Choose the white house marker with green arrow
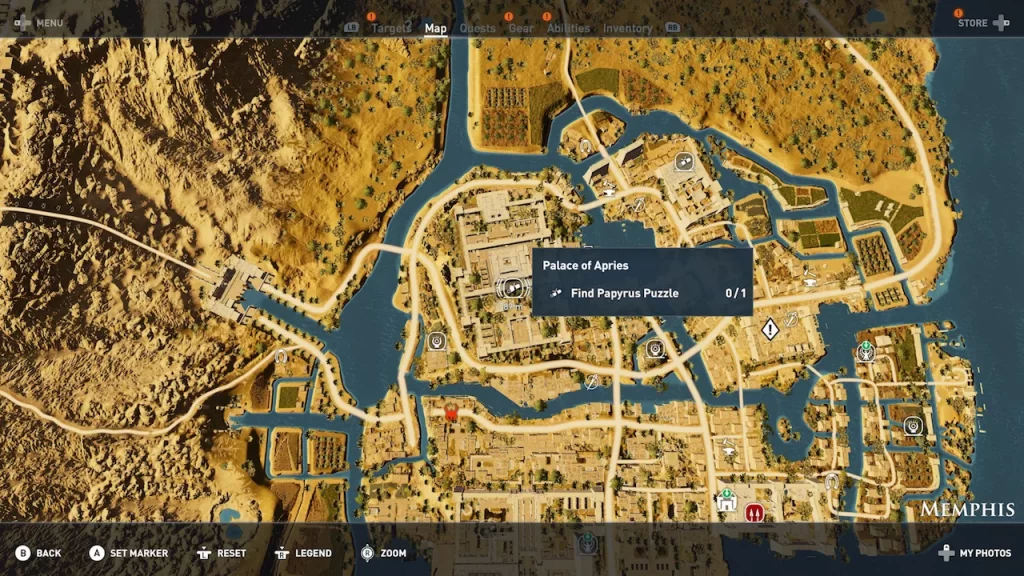This screenshot has width=1024, height=576. 727,503
